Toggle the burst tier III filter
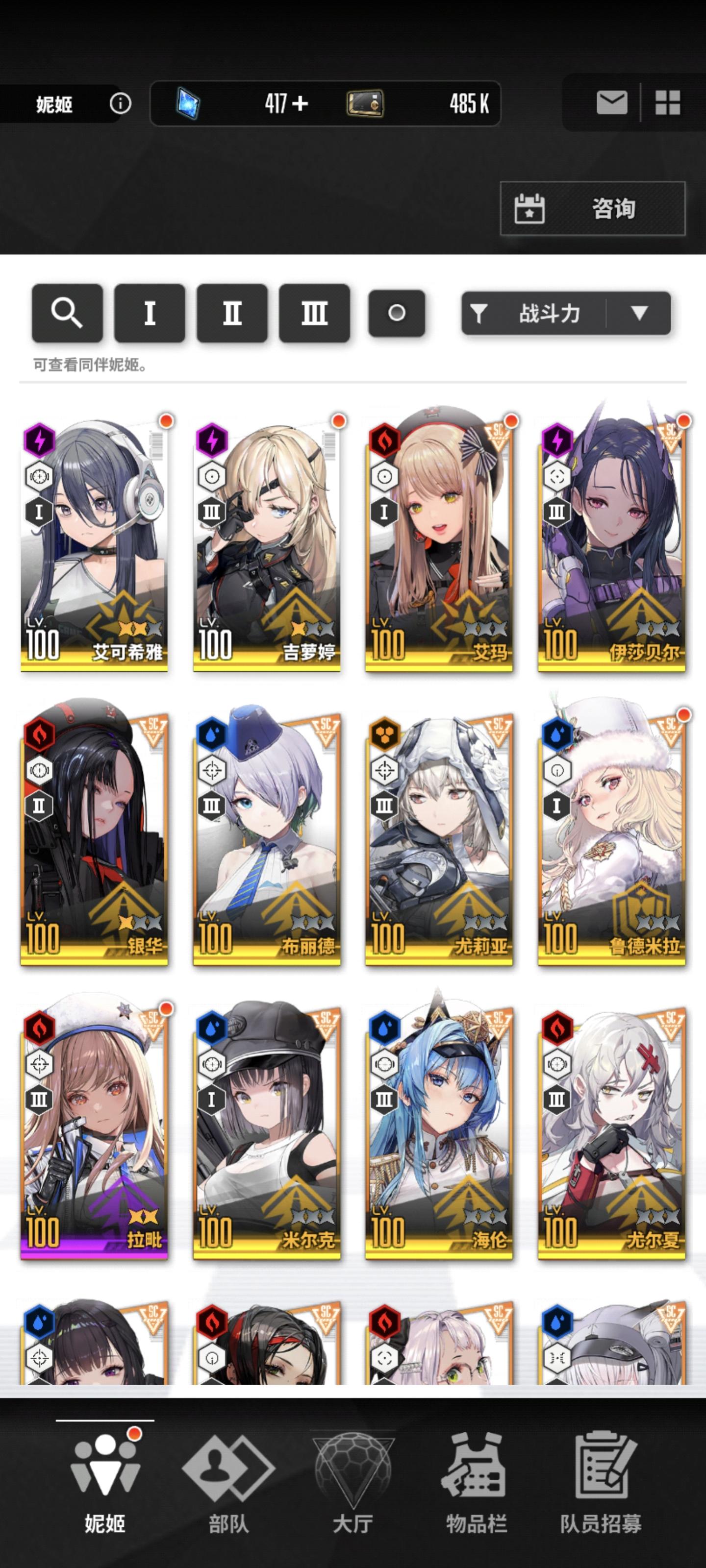The width and height of the screenshot is (706, 1568). point(314,314)
